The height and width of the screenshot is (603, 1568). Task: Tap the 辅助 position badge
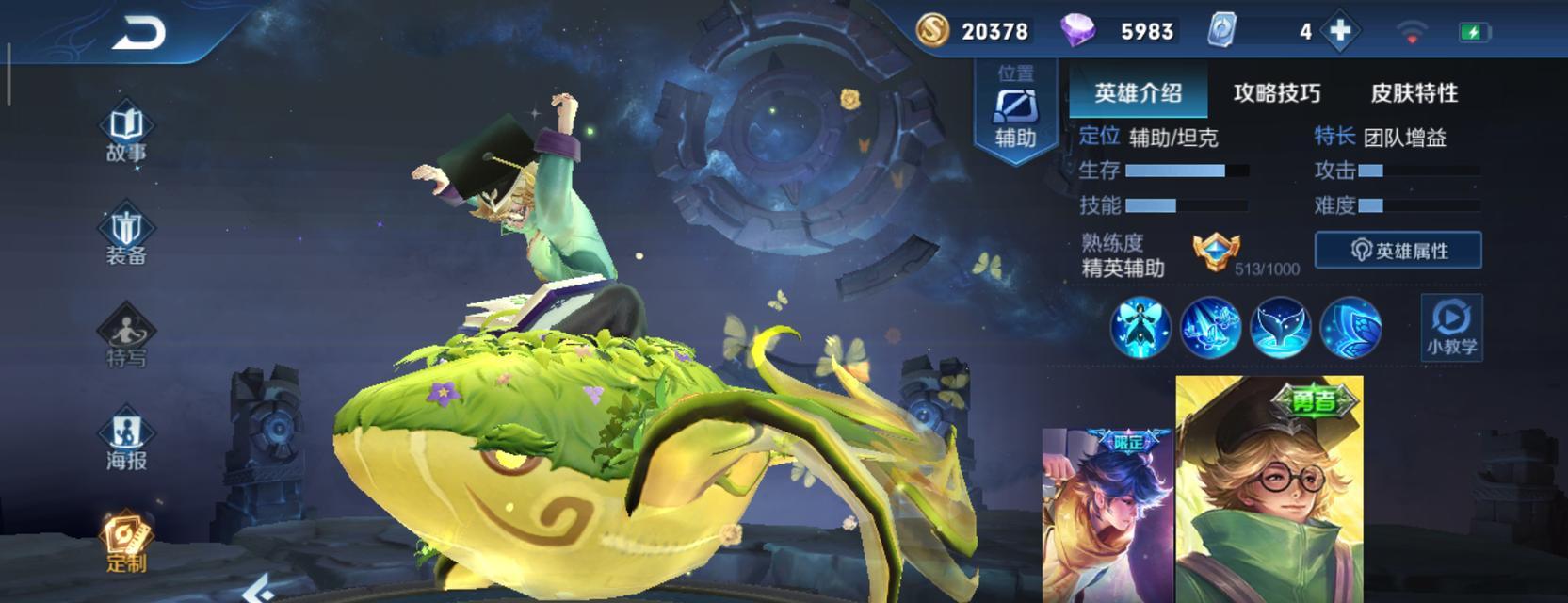(x=1015, y=113)
